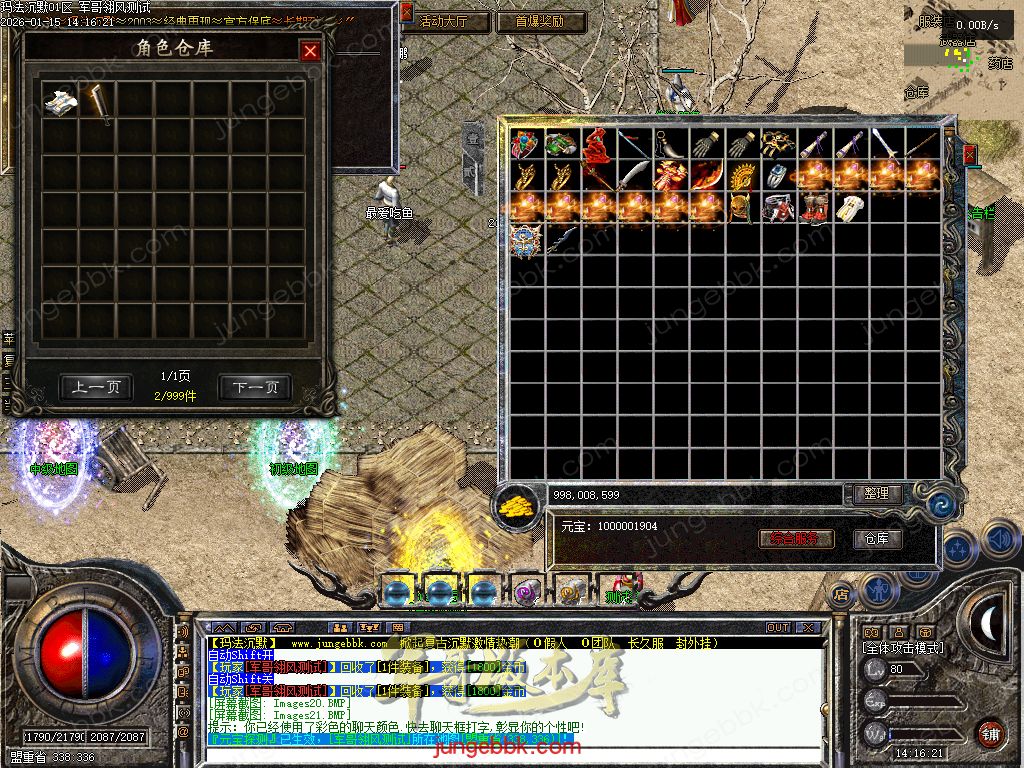Select the blue round shield emblem item

525,241
